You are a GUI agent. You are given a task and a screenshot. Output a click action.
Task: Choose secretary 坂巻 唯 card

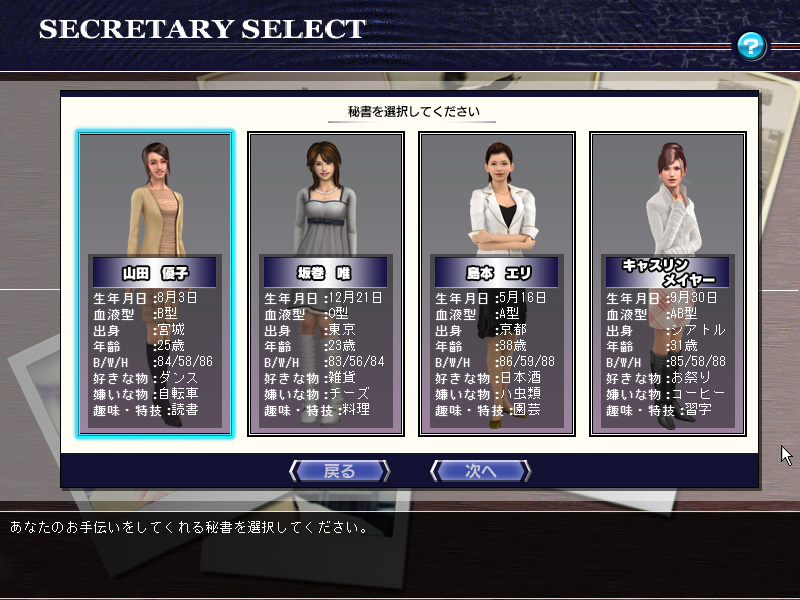[326, 284]
